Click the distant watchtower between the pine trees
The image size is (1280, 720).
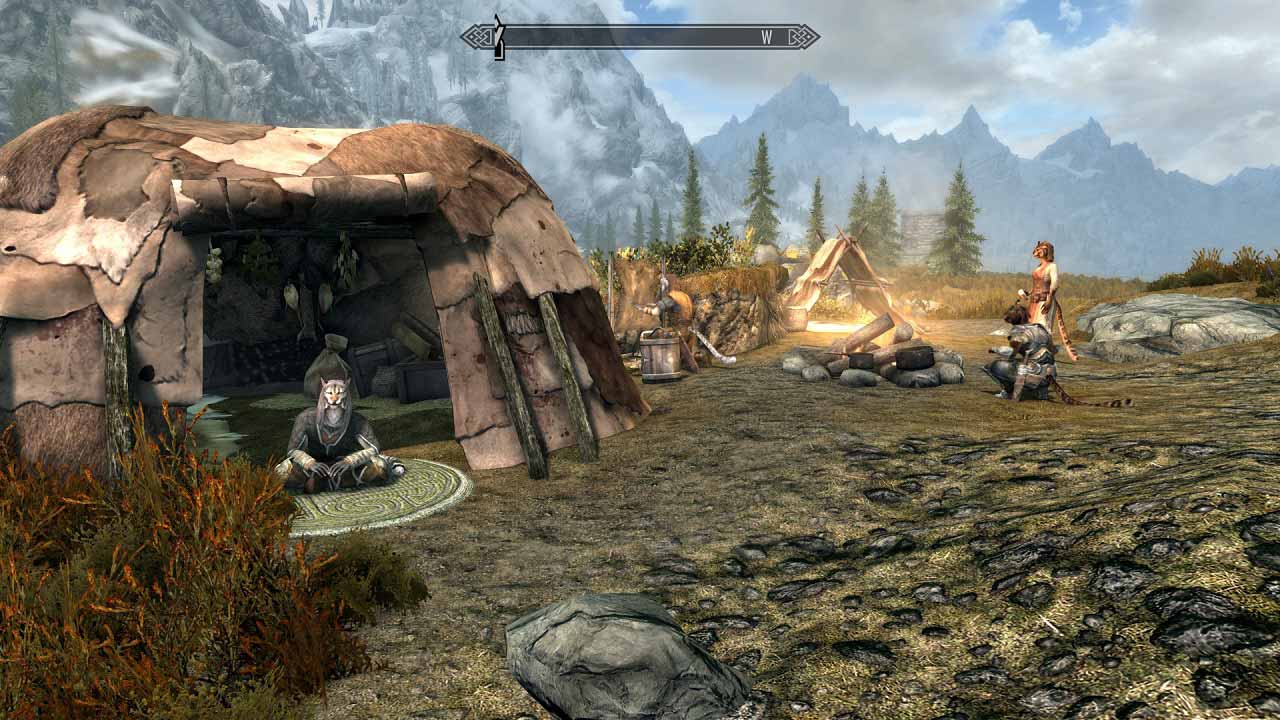[920, 228]
